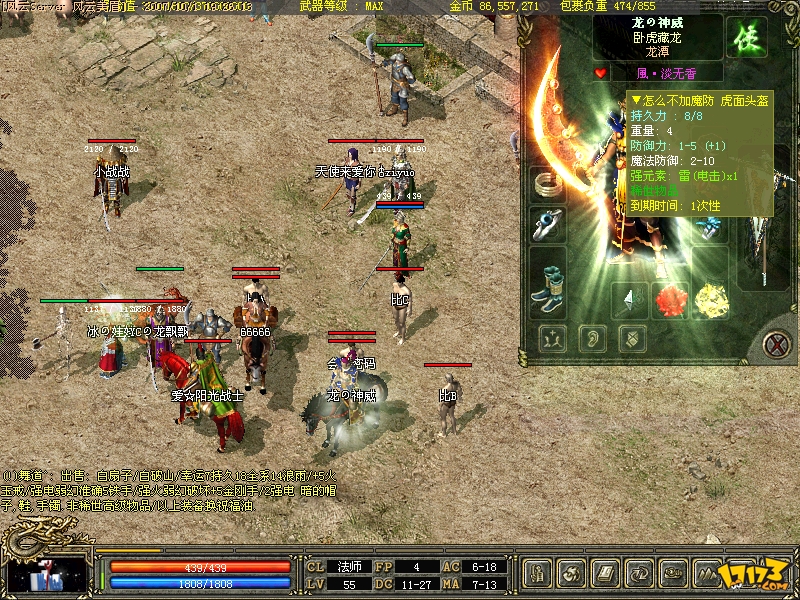Open the two-figures panel button
This screenshot has height=600, width=800.
pos(551,339)
